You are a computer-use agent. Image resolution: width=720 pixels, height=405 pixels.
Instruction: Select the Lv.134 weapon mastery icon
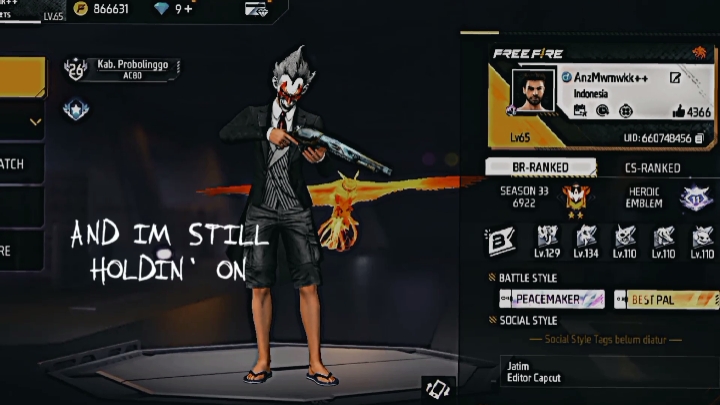tap(586, 238)
